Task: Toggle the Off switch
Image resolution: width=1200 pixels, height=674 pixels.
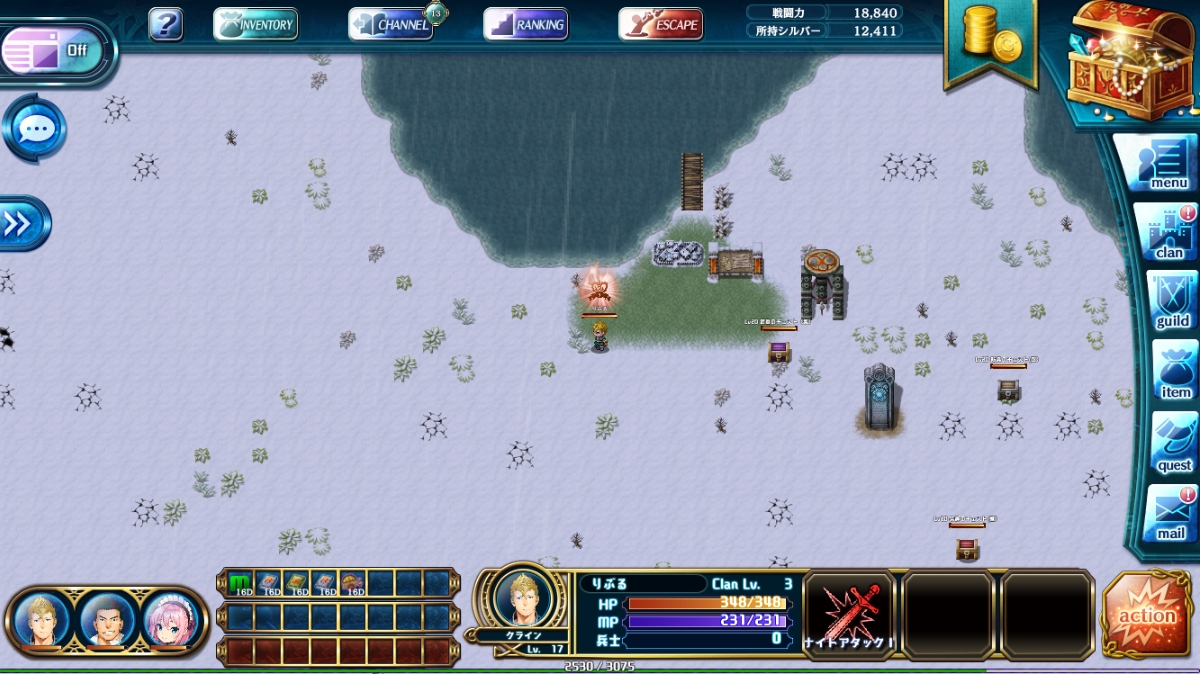Action: pos(56,50)
